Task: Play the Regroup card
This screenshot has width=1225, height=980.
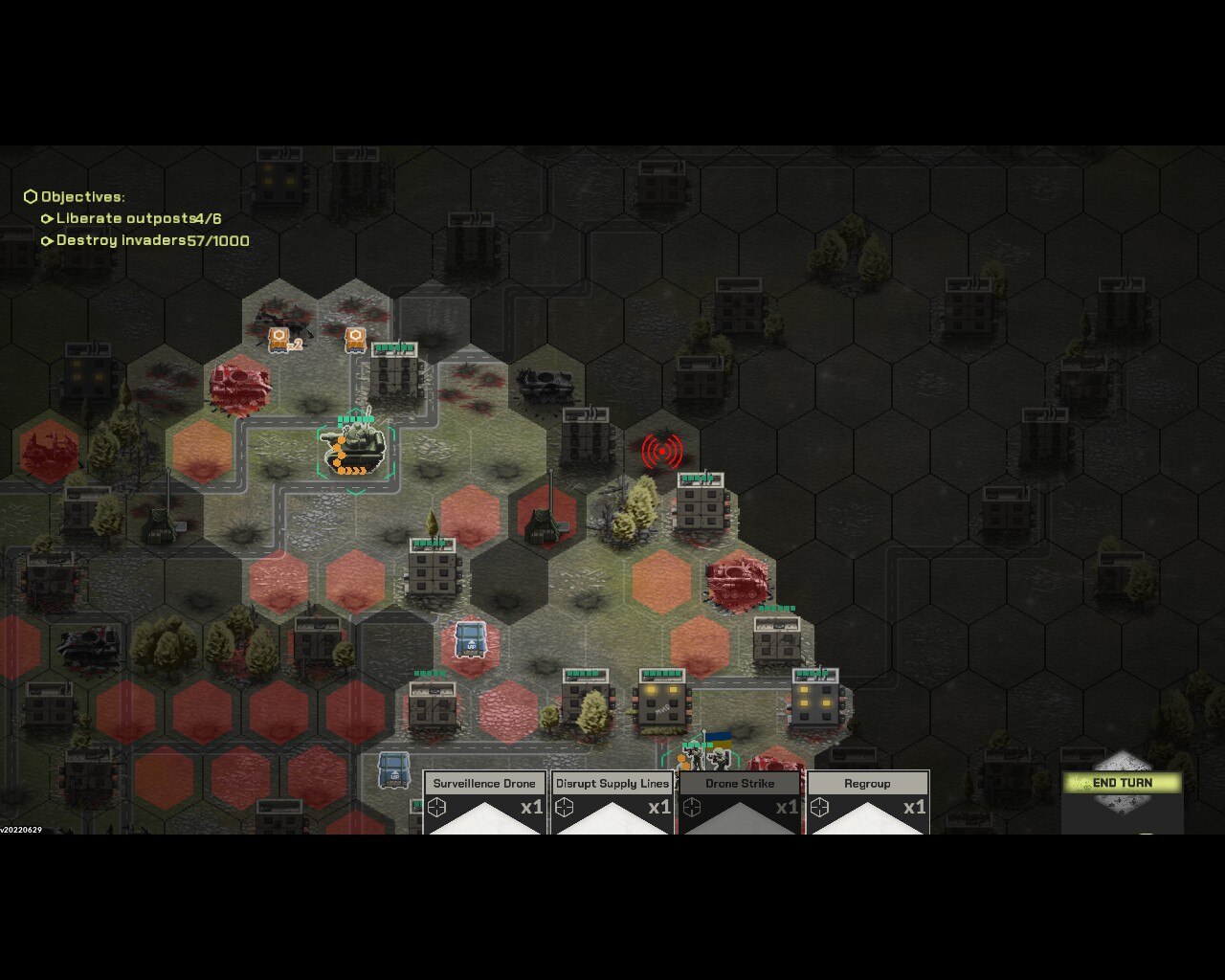Action: (x=867, y=802)
